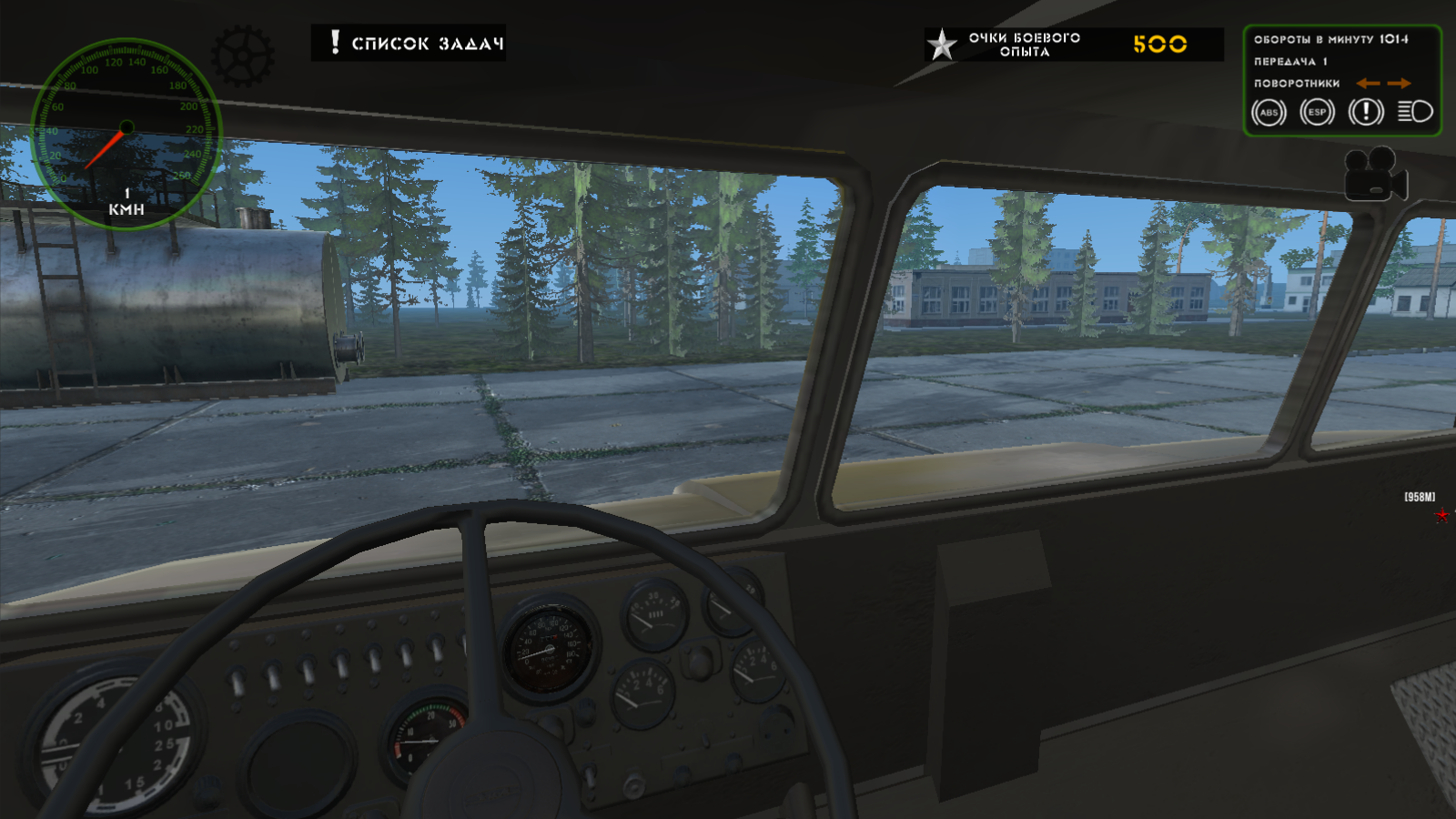Enable the left turn signal arrow
The height and width of the screenshot is (819, 1456).
(1368, 82)
